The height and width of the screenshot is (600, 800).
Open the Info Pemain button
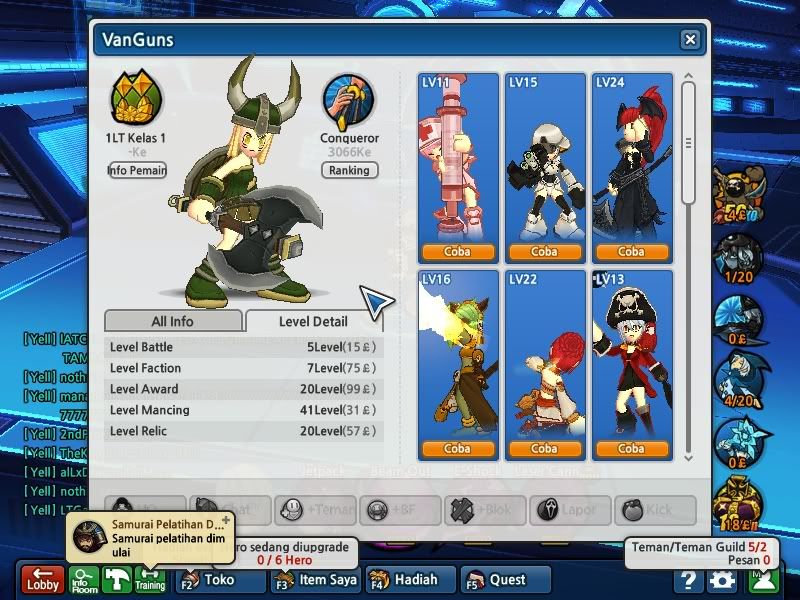click(137, 170)
